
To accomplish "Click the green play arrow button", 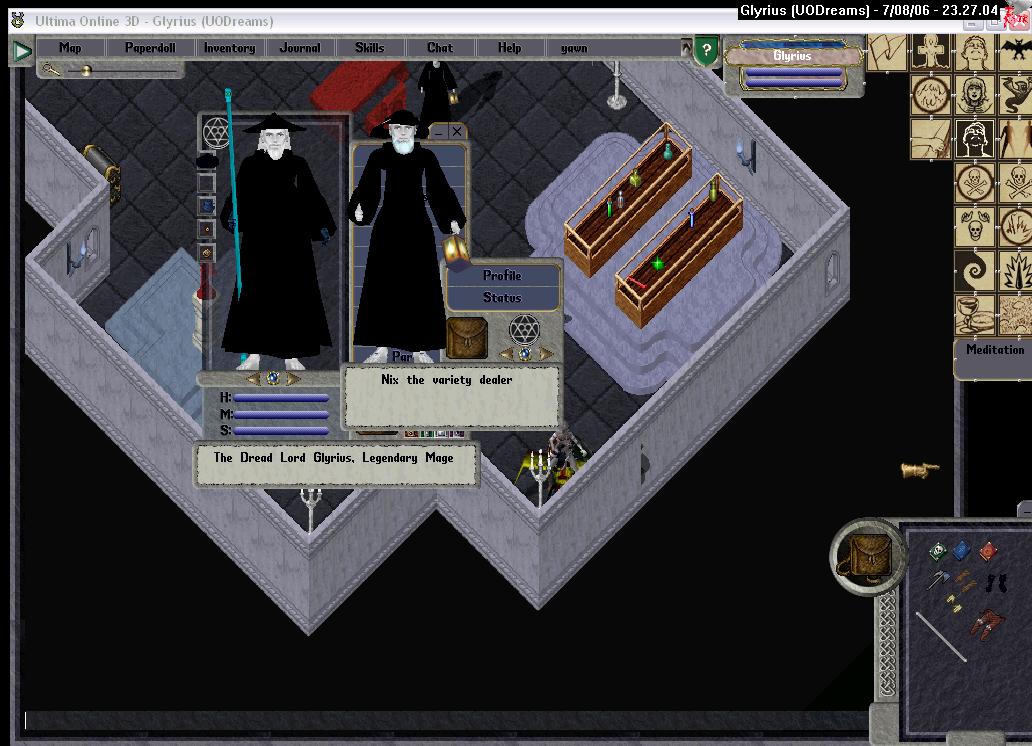I will (22, 51).
